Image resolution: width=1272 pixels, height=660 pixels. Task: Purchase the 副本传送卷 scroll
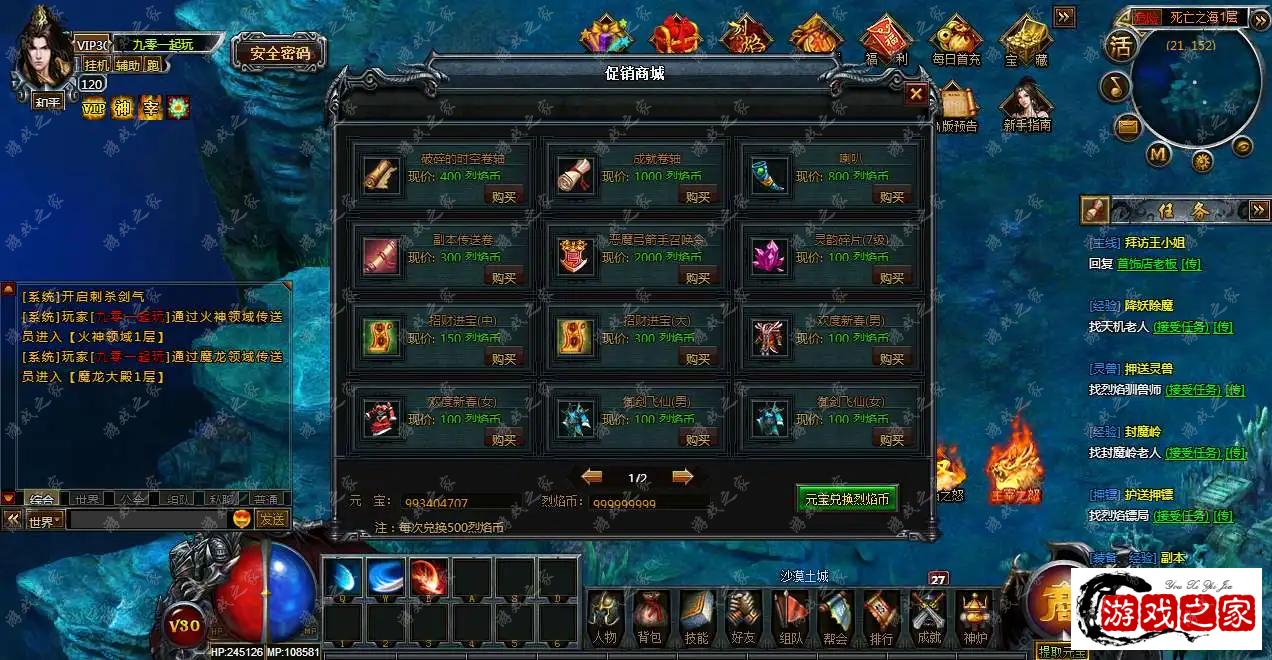pyautogui.click(x=504, y=277)
